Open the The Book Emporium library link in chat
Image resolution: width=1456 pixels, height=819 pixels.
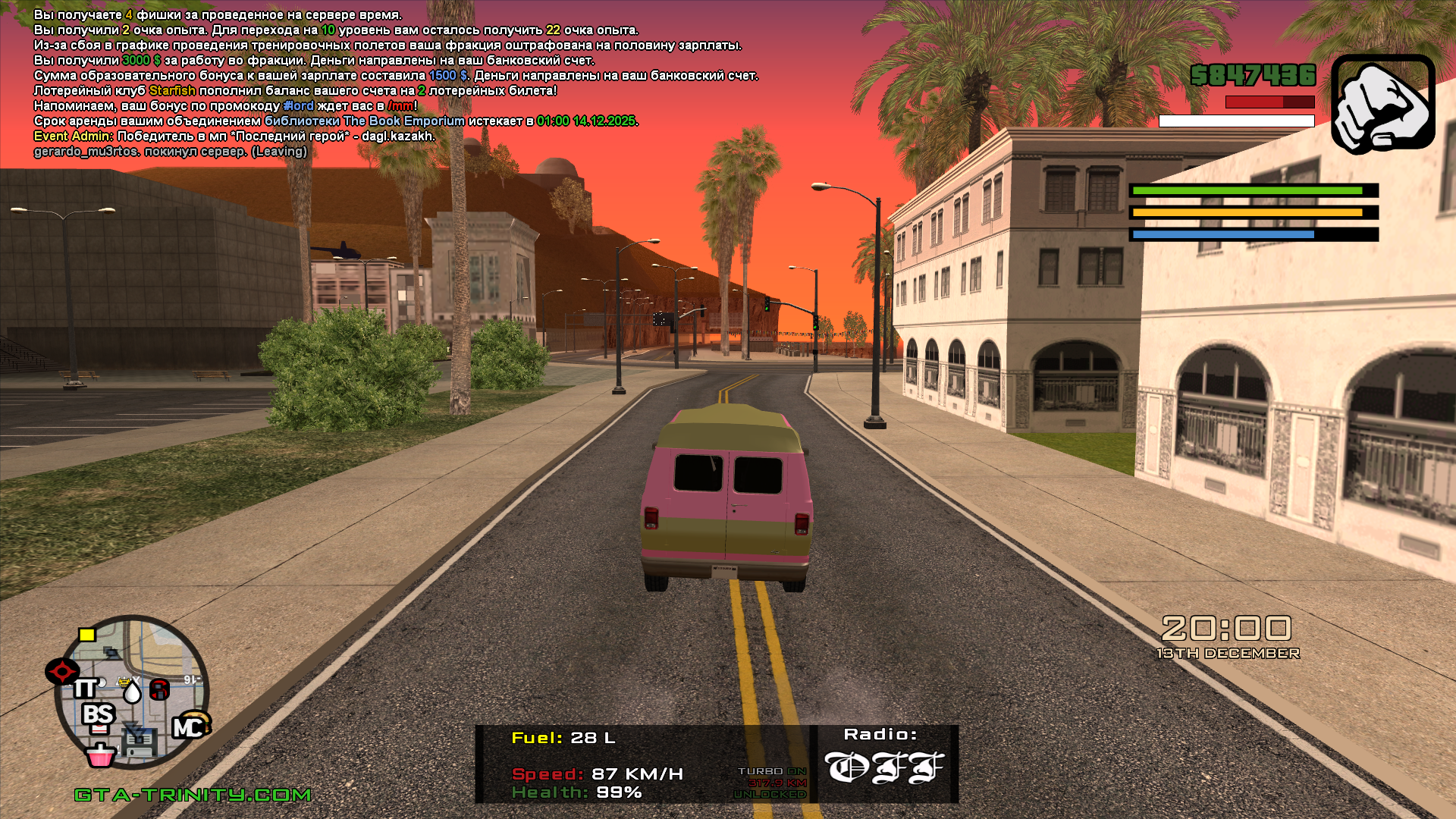pos(365,121)
